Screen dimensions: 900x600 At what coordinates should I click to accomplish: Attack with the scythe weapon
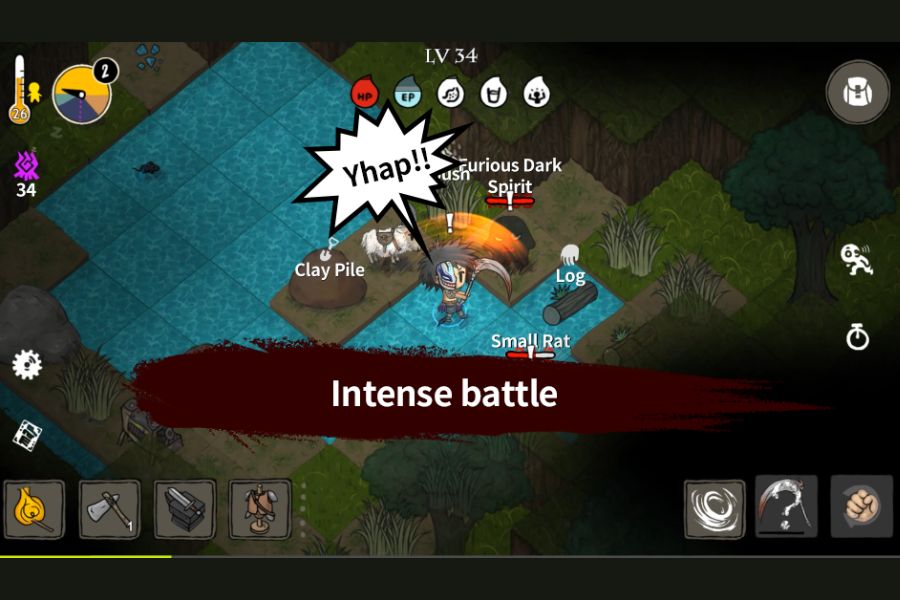(x=786, y=506)
